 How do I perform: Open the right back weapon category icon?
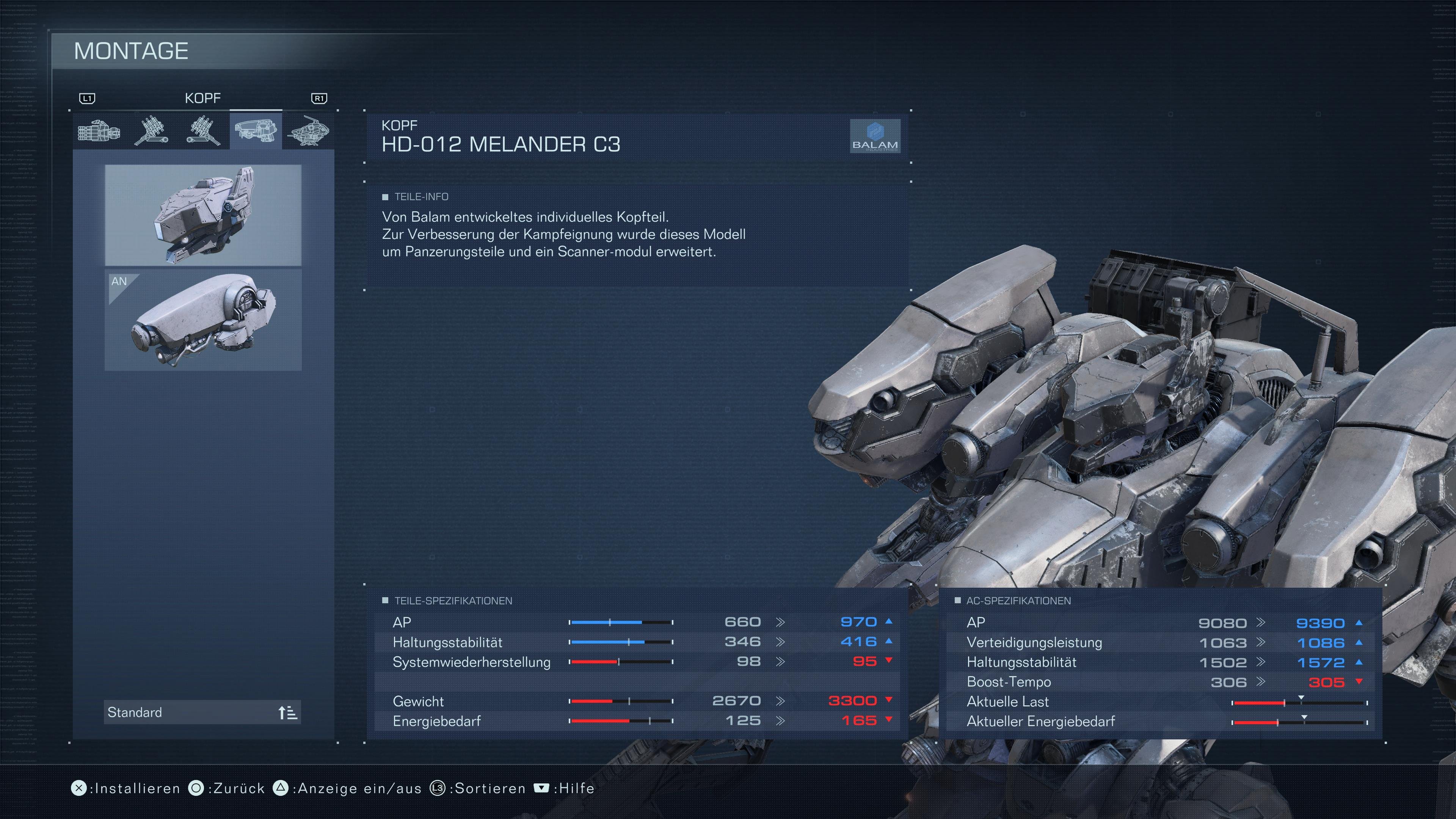[152, 130]
